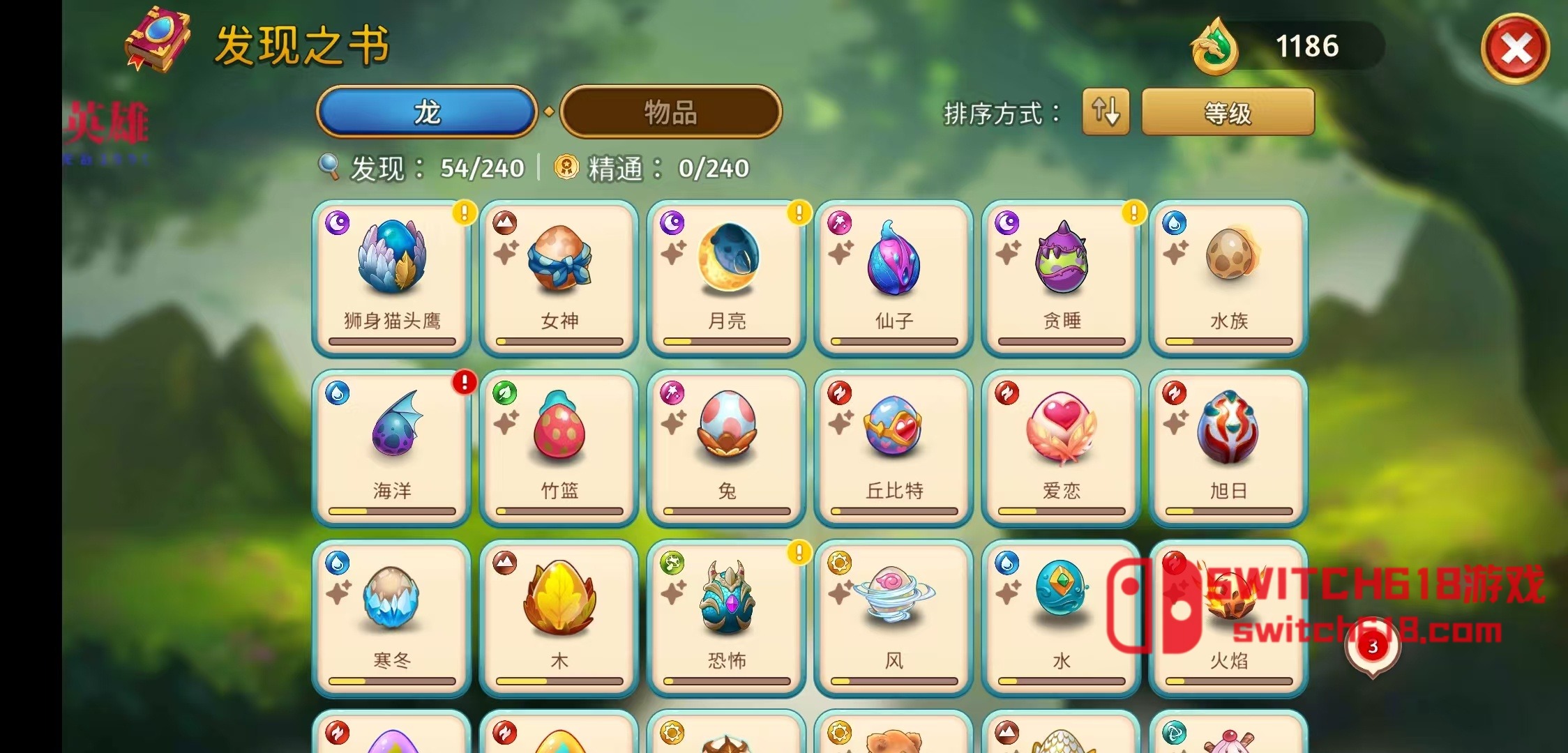Image resolution: width=1568 pixels, height=753 pixels.
Task: Select the 丘比特 cupid egg card
Action: tap(894, 448)
